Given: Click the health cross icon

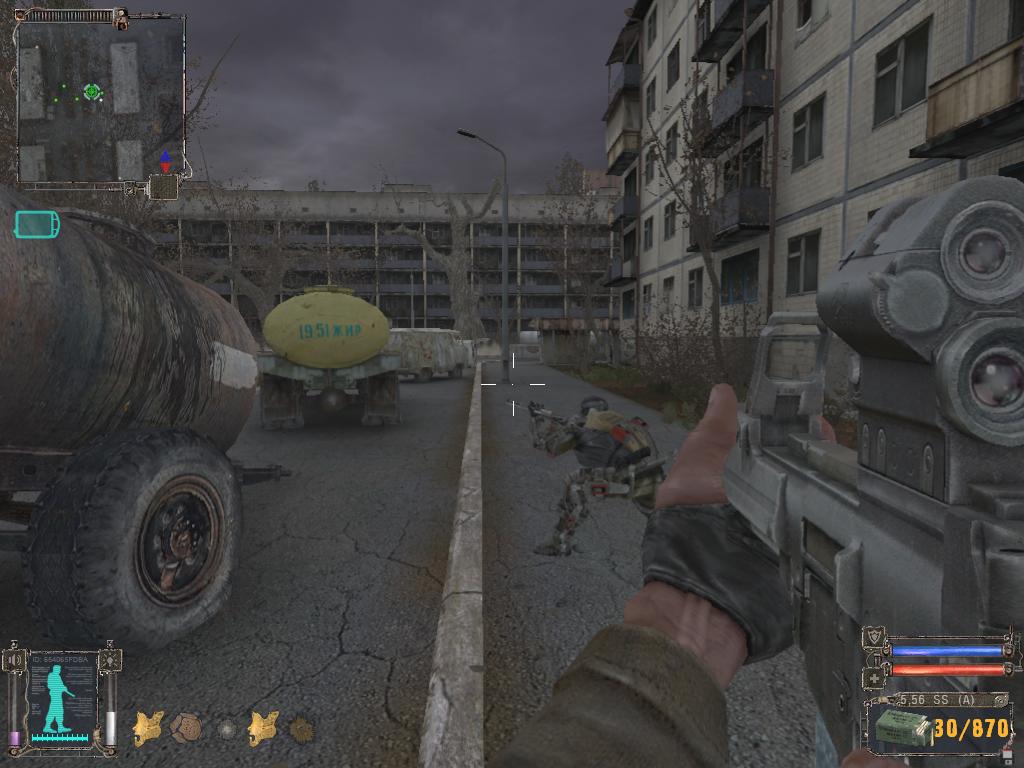Looking at the screenshot, I should point(872,678).
